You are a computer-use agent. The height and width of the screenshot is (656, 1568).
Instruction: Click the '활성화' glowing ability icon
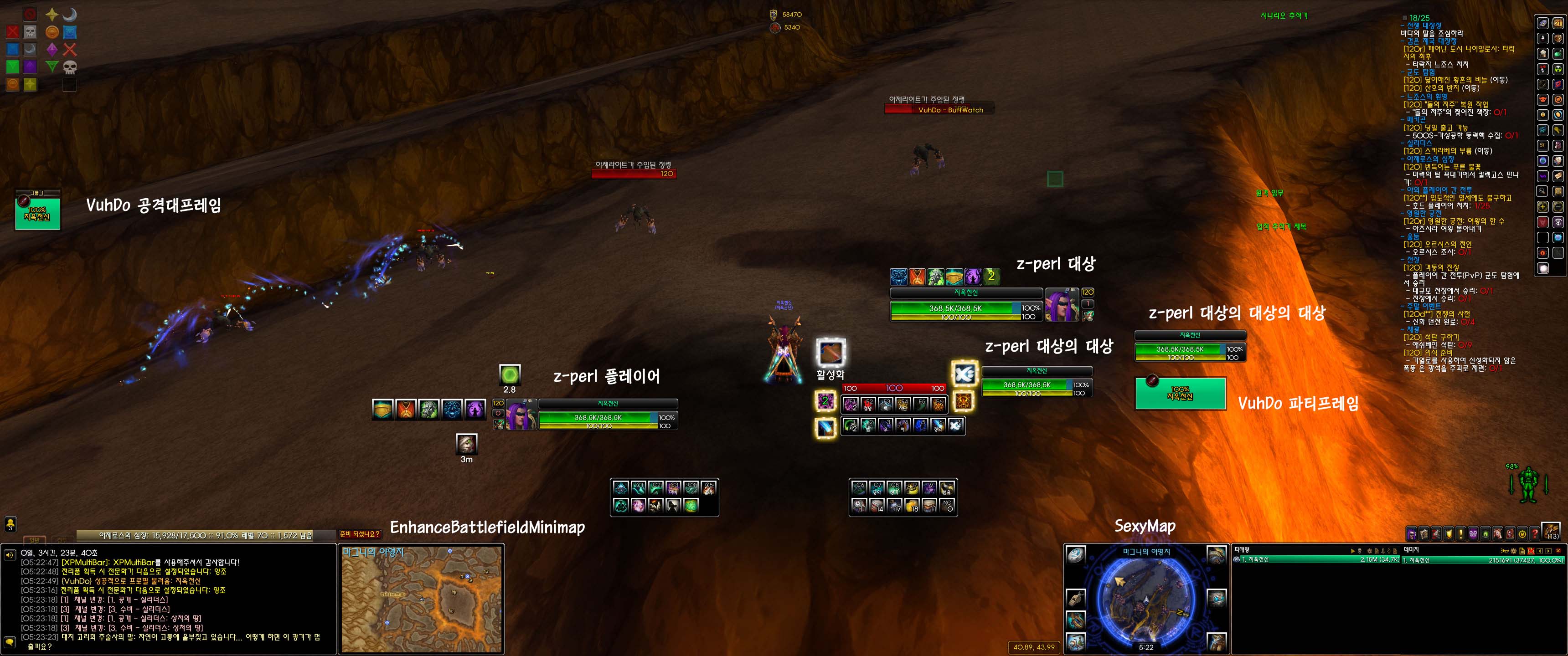(830, 352)
